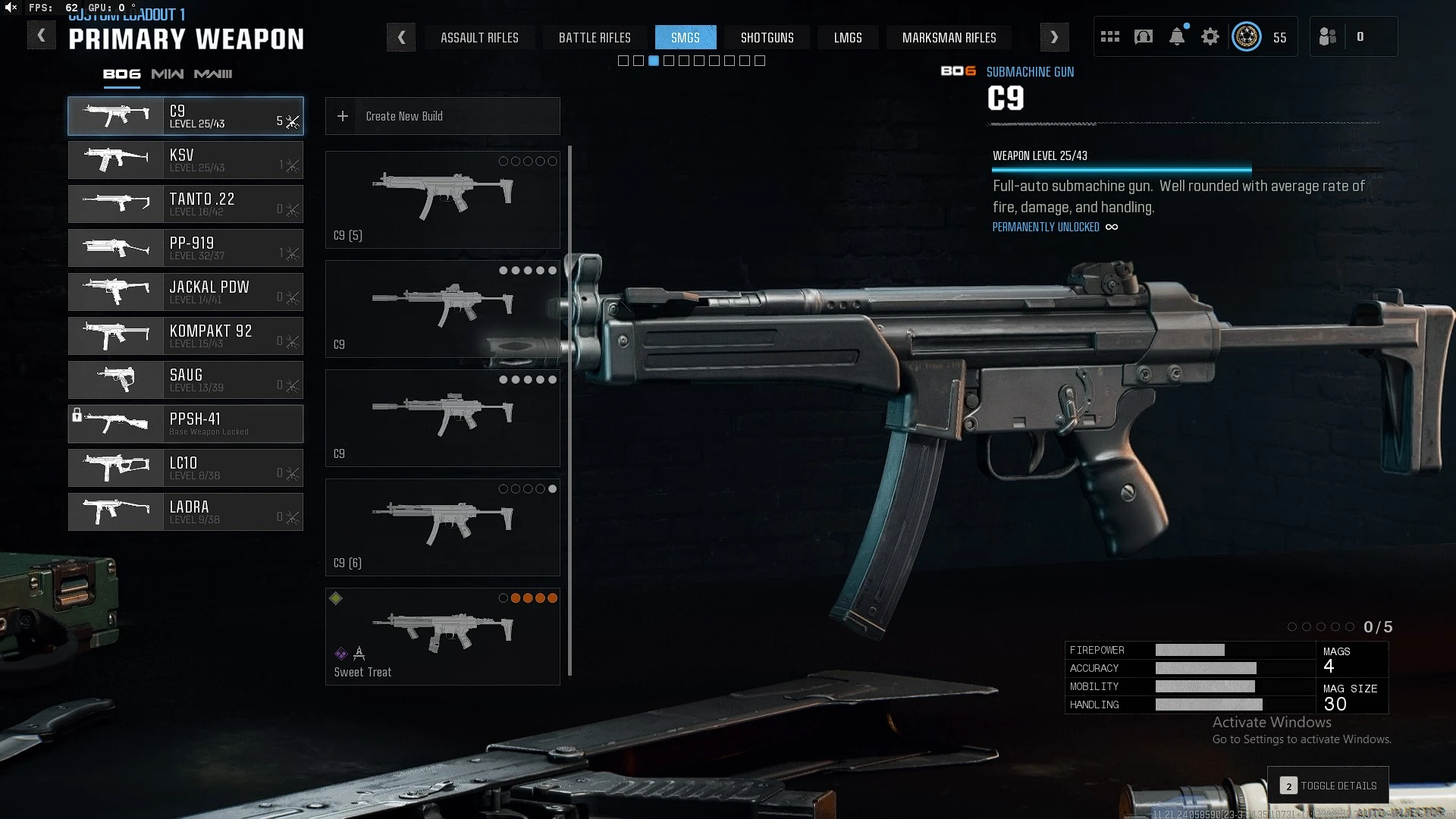Choose the KSV submachine gun
The width and height of the screenshot is (1456, 819).
click(x=186, y=160)
